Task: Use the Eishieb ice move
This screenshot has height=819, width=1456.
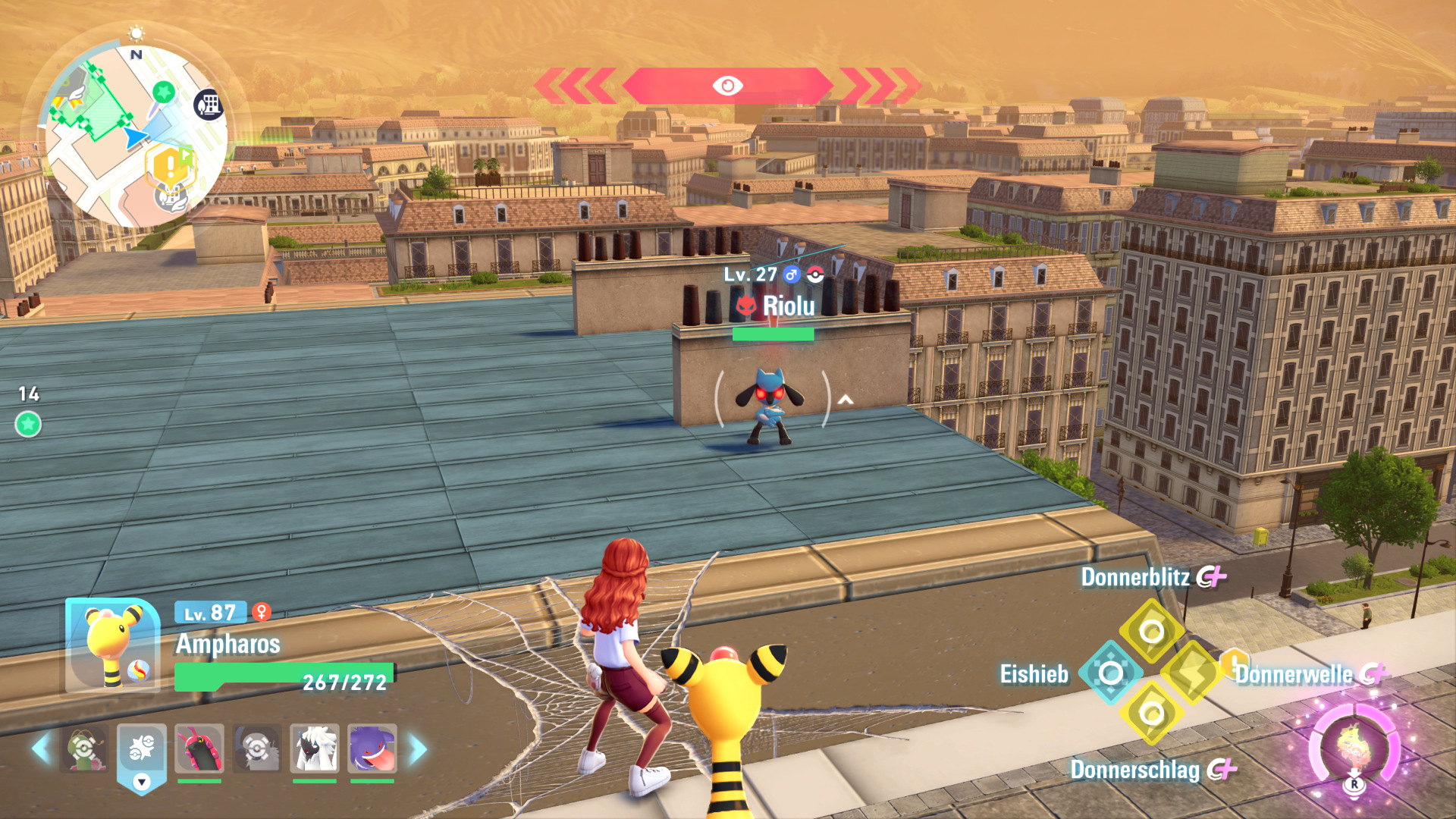Action: pos(1111,673)
